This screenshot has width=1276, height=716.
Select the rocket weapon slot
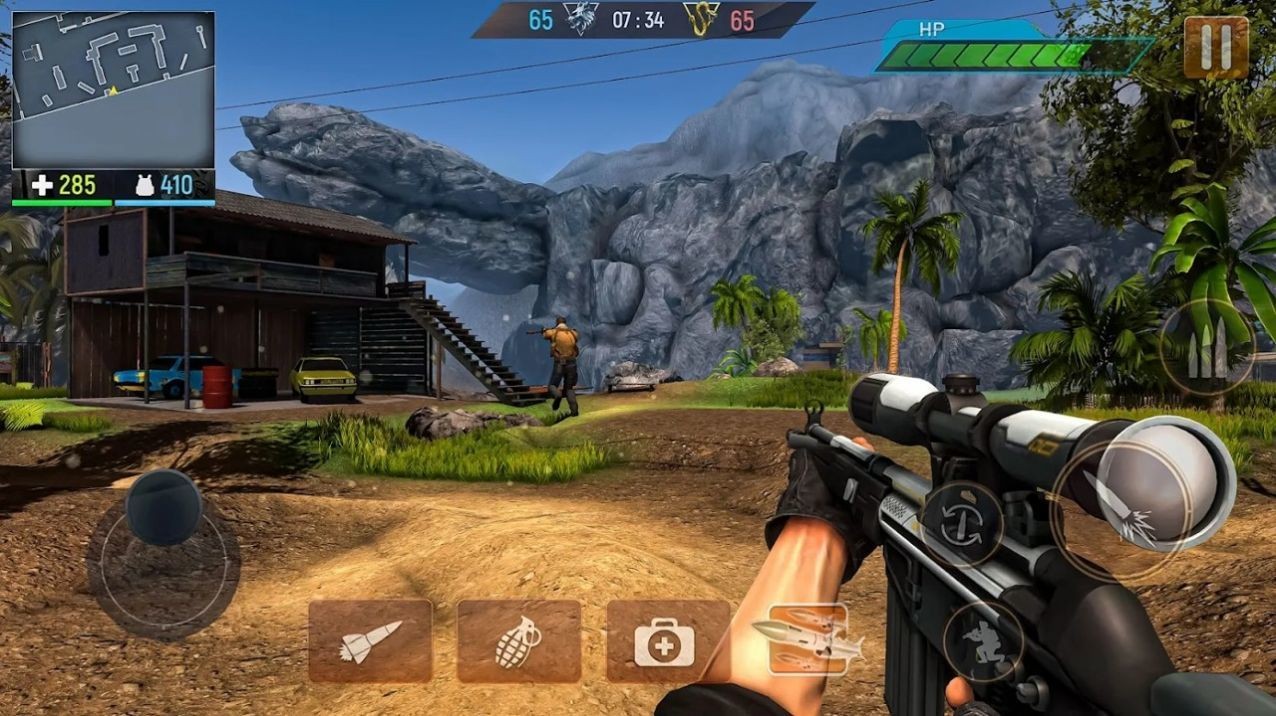click(x=370, y=641)
